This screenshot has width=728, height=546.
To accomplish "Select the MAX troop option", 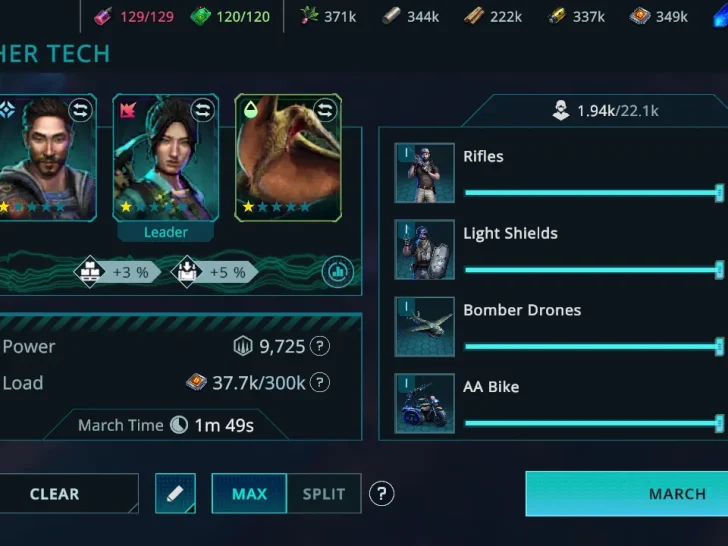I will pos(249,494).
